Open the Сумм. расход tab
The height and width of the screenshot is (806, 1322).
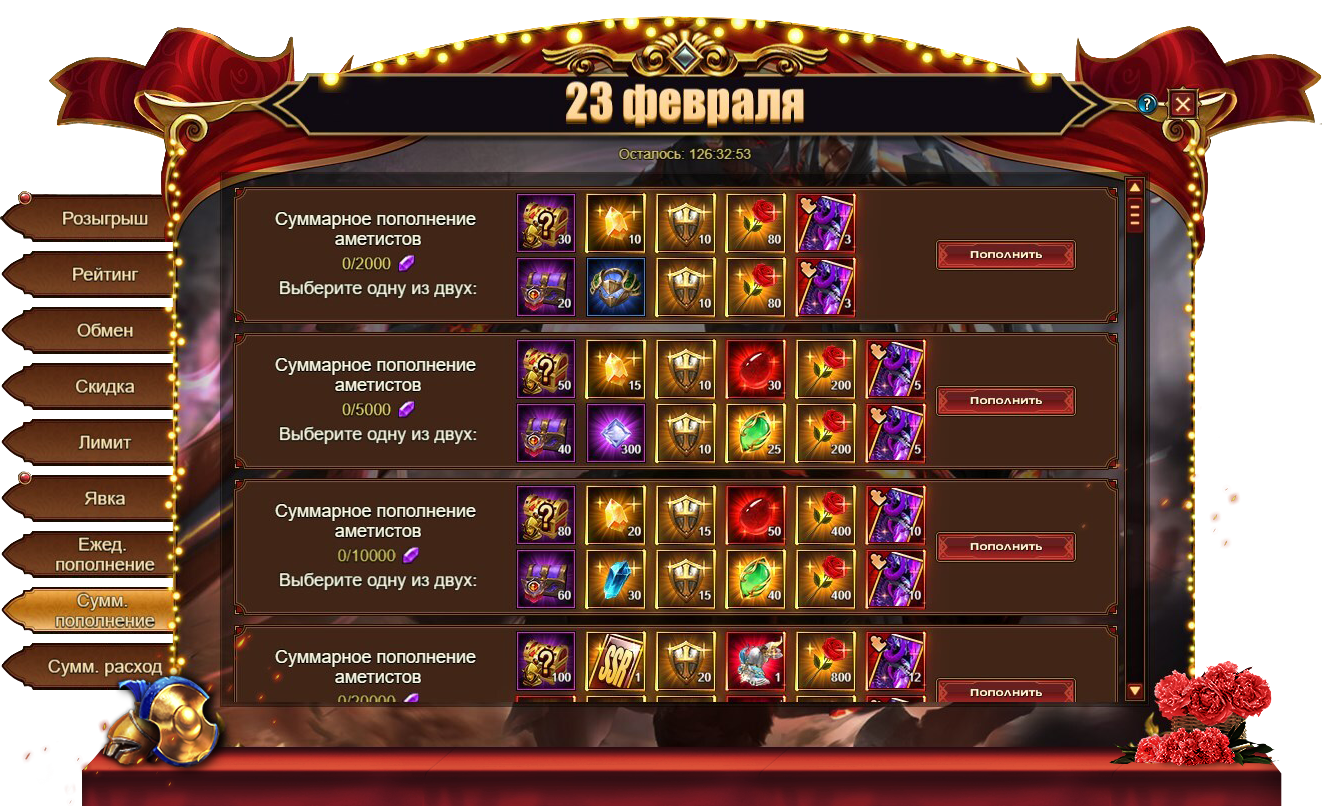coord(104,666)
